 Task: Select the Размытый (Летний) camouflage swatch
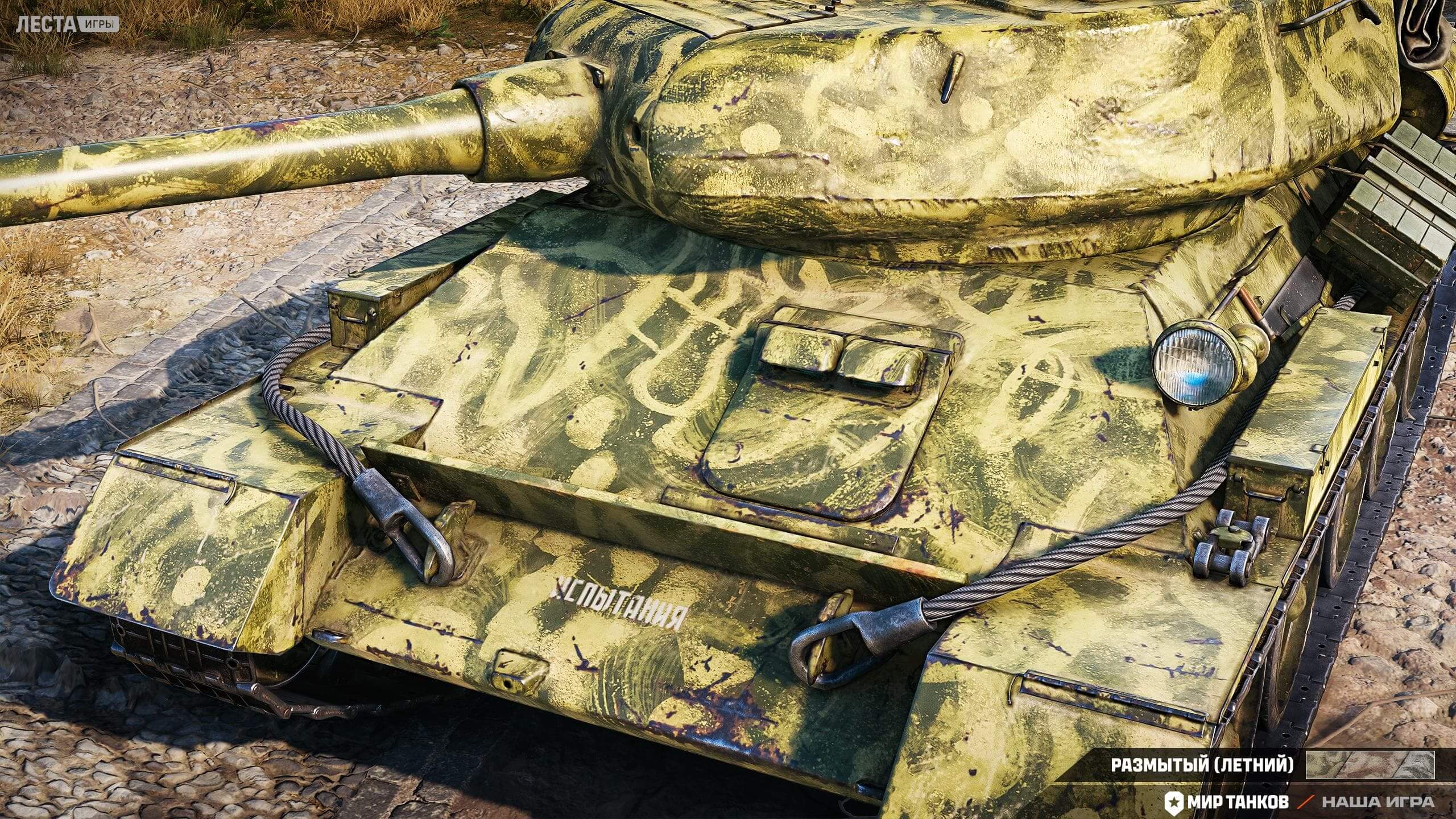point(1370,764)
